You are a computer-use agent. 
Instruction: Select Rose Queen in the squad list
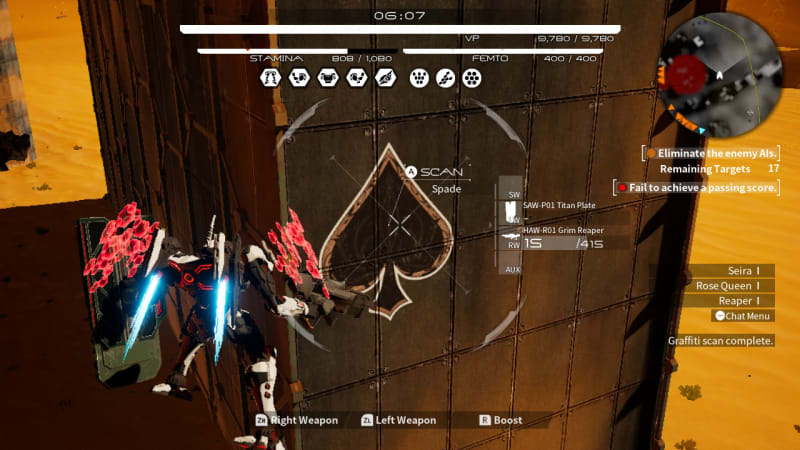pyautogui.click(x=728, y=285)
